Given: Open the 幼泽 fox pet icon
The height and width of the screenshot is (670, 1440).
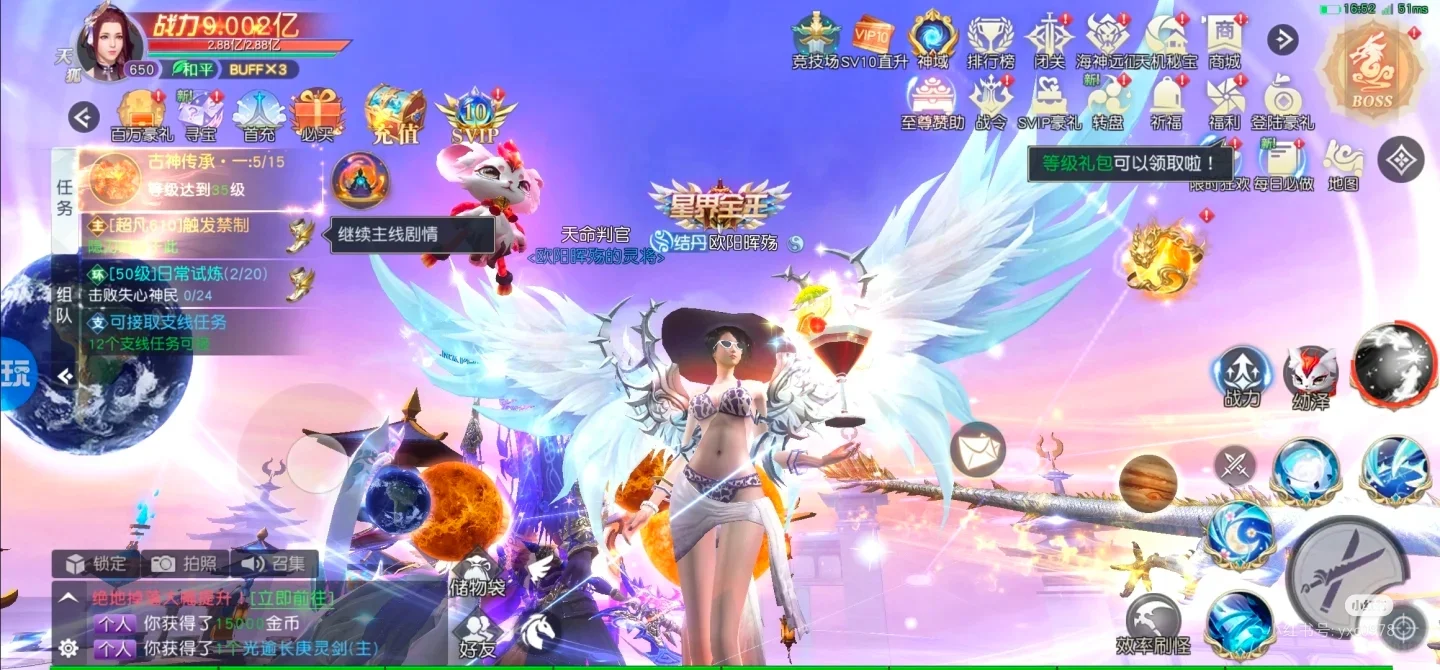Looking at the screenshot, I should point(1310,376).
